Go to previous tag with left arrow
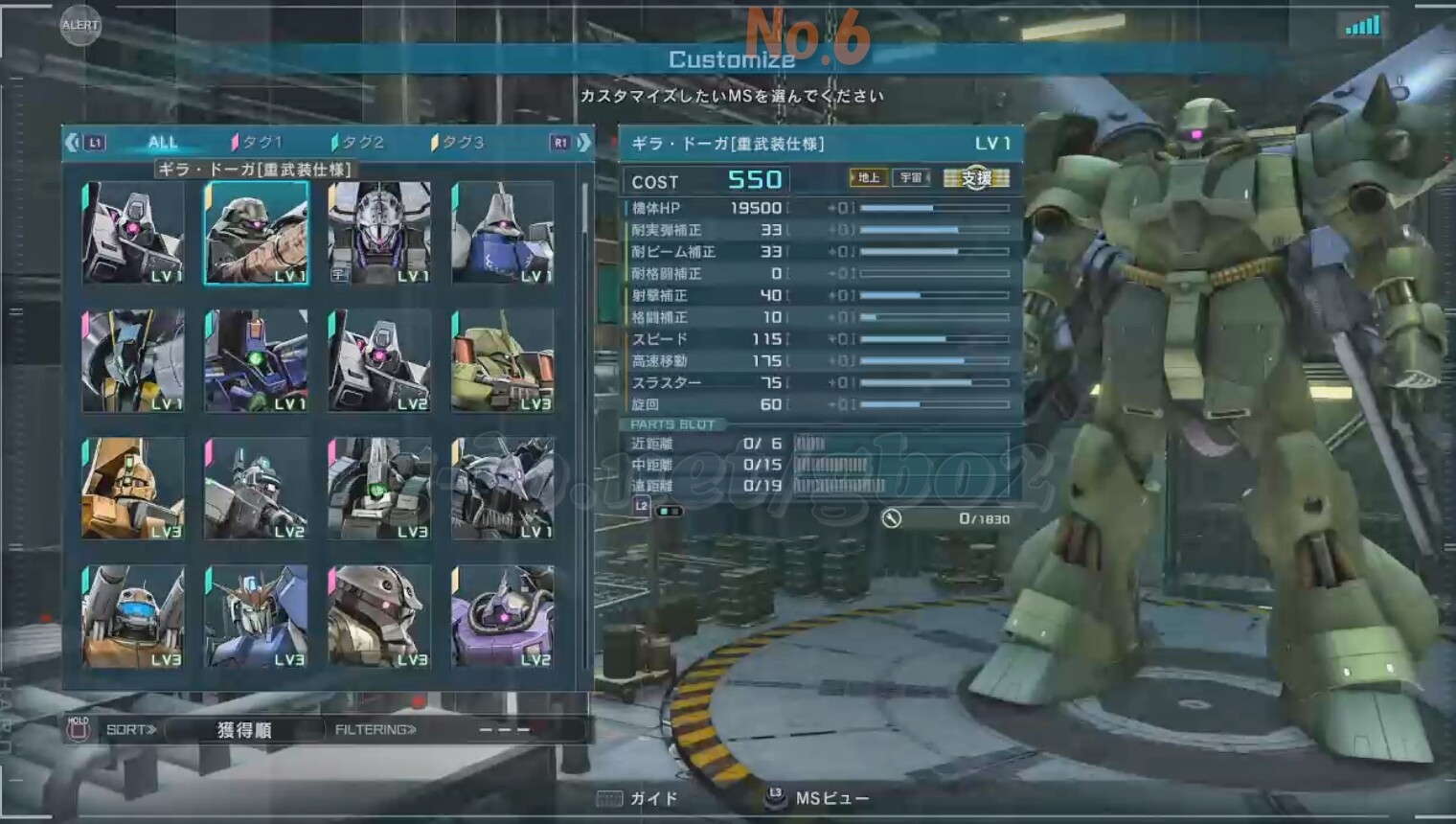1456x824 pixels. pyautogui.click(x=73, y=143)
